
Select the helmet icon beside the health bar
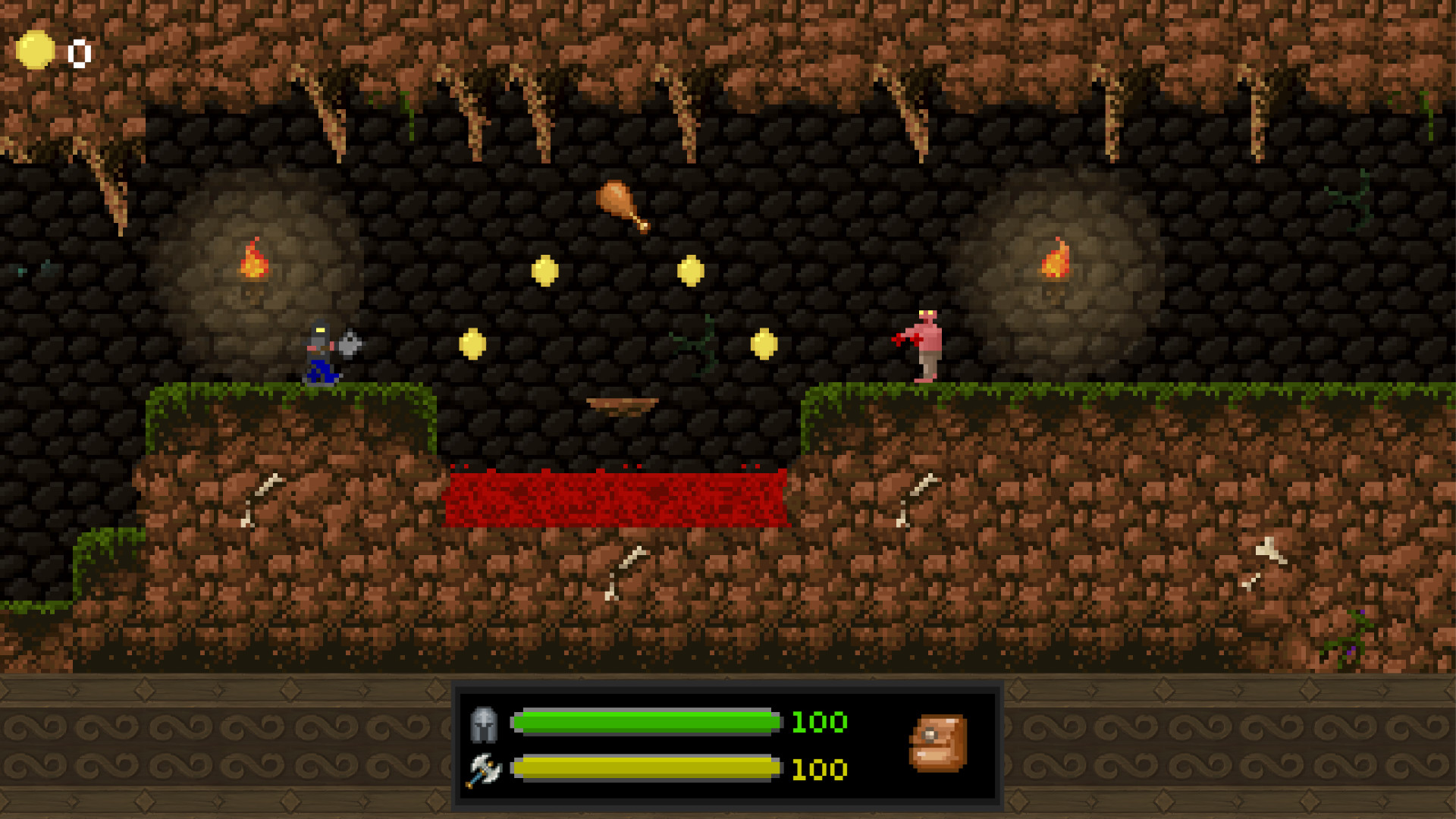(x=486, y=724)
